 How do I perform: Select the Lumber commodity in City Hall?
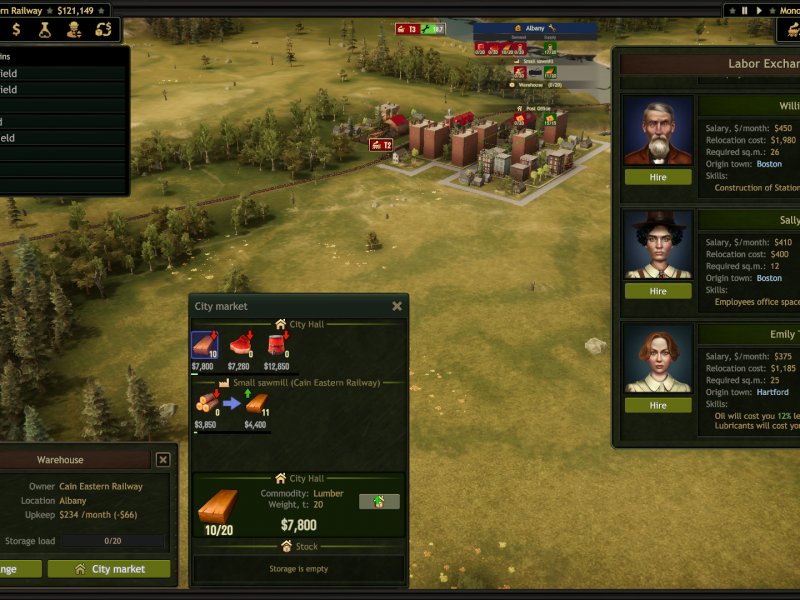[x=204, y=346]
